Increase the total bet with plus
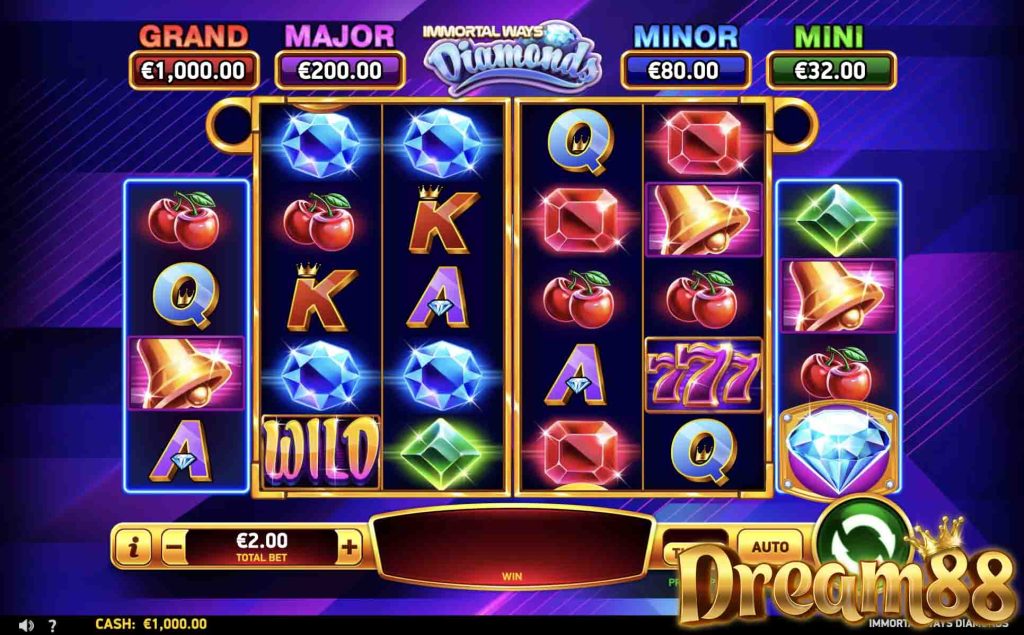 tap(349, 547)
